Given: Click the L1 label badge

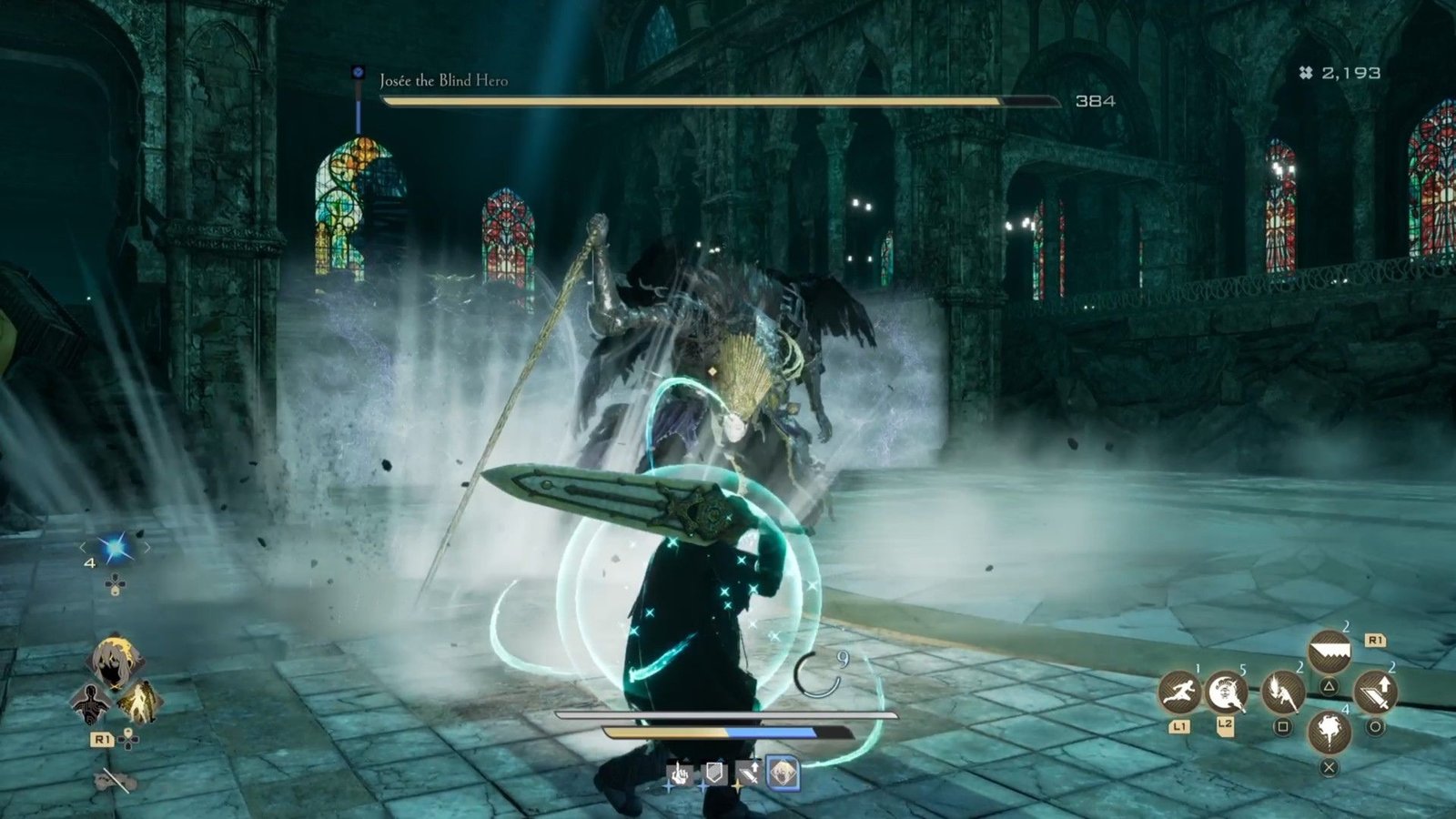Looking at the screenshot, I should click(x=1179, y=725).
